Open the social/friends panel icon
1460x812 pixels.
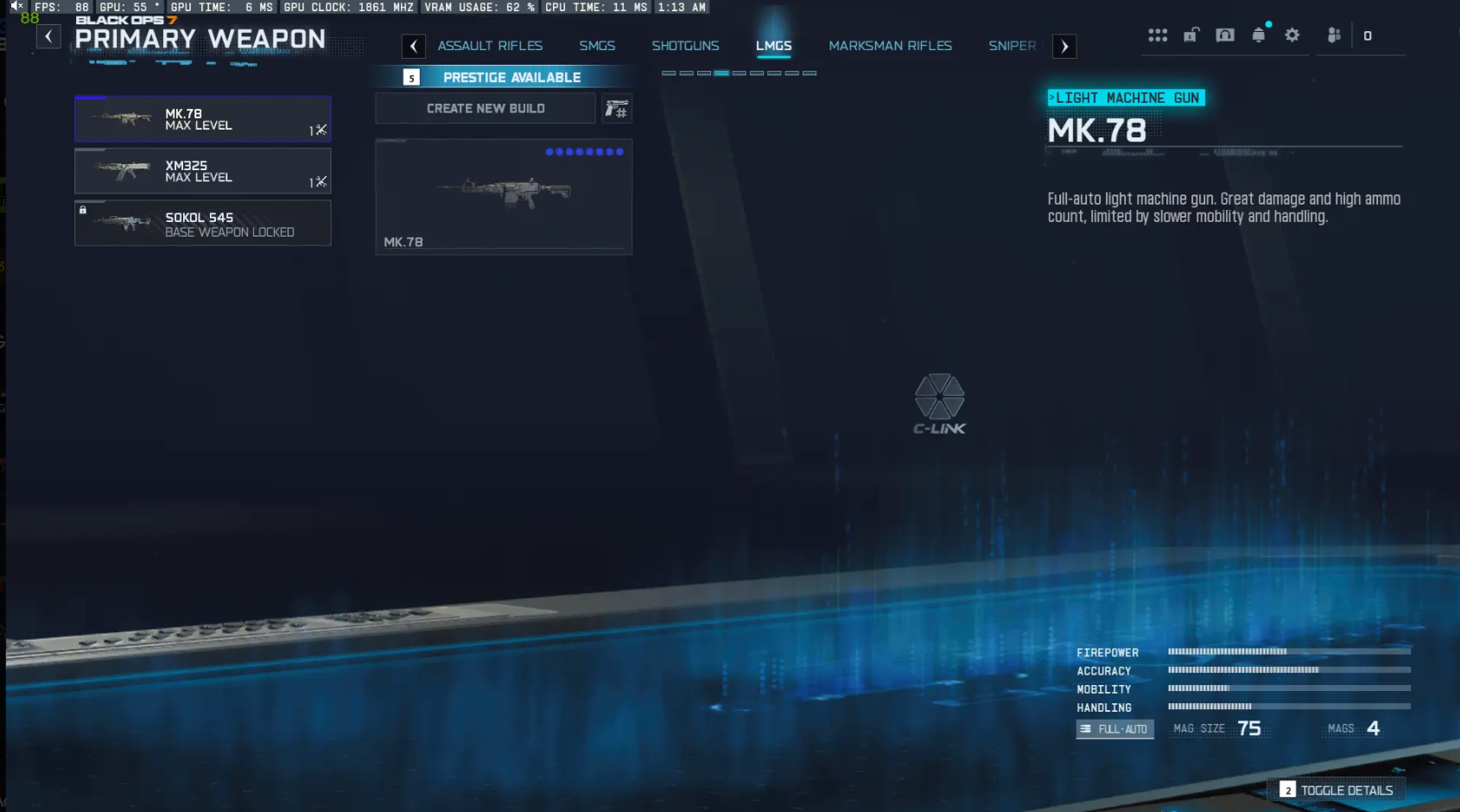1333,35
